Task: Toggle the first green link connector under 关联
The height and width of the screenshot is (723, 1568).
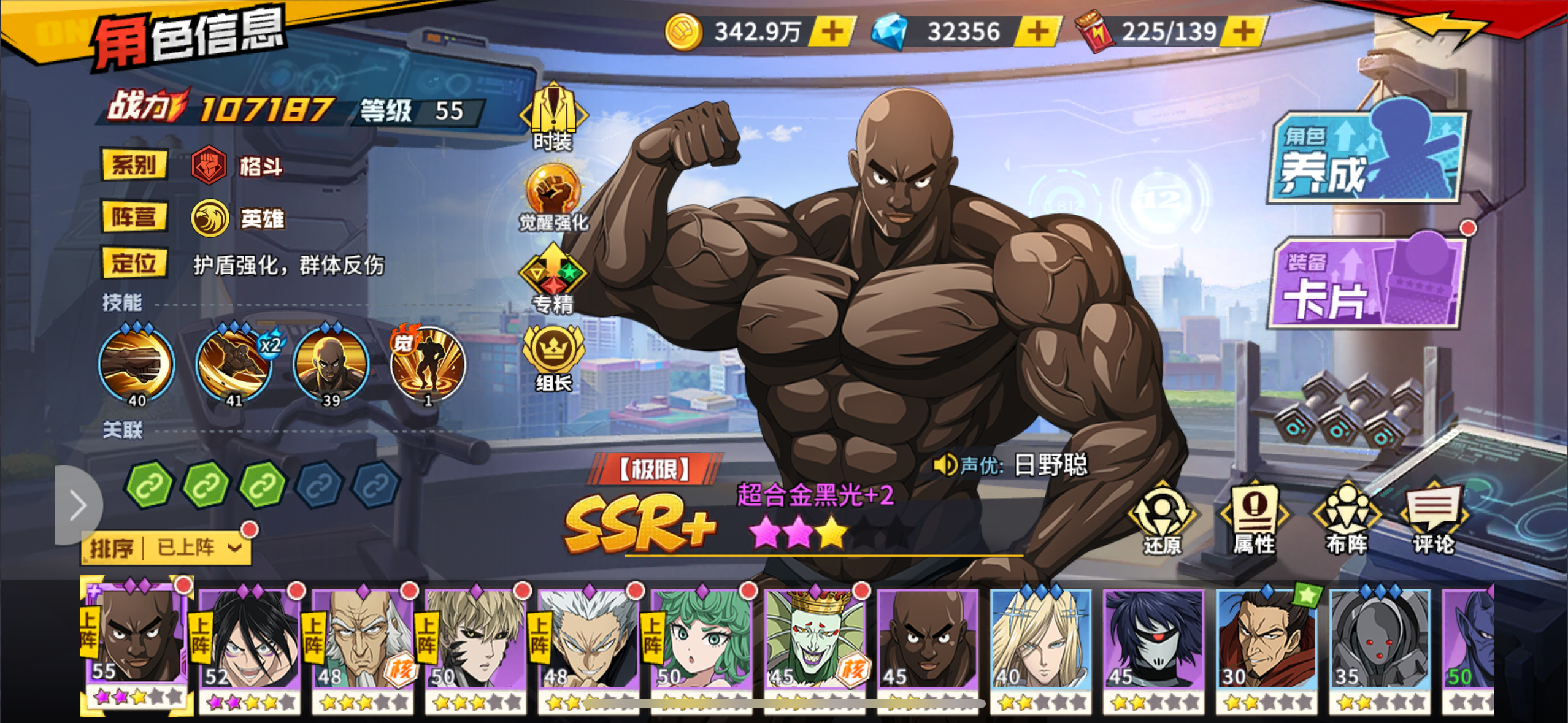Action: click(x=147, y=484)
